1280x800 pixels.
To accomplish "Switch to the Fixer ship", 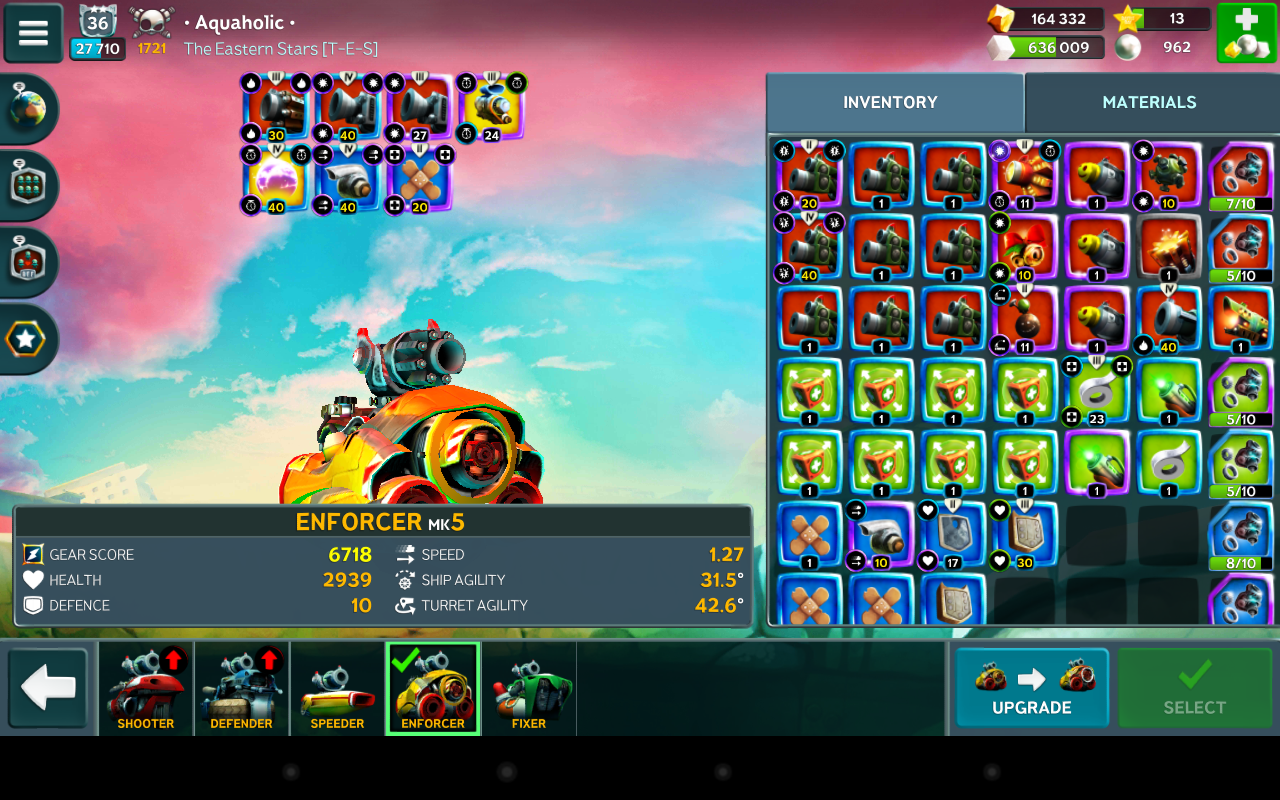I will (529, 688).
